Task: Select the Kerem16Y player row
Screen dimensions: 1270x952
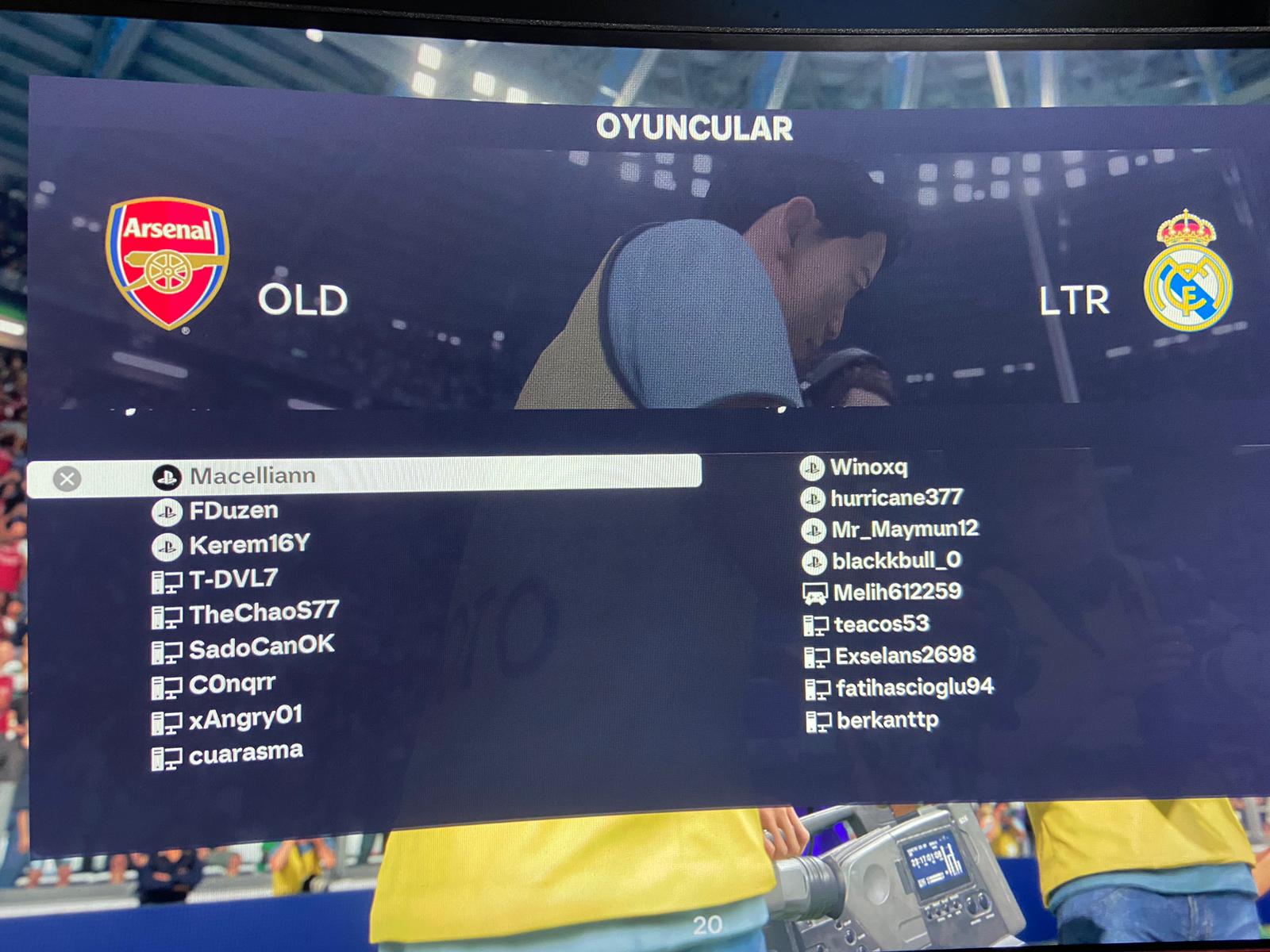Action: [249, 545]
